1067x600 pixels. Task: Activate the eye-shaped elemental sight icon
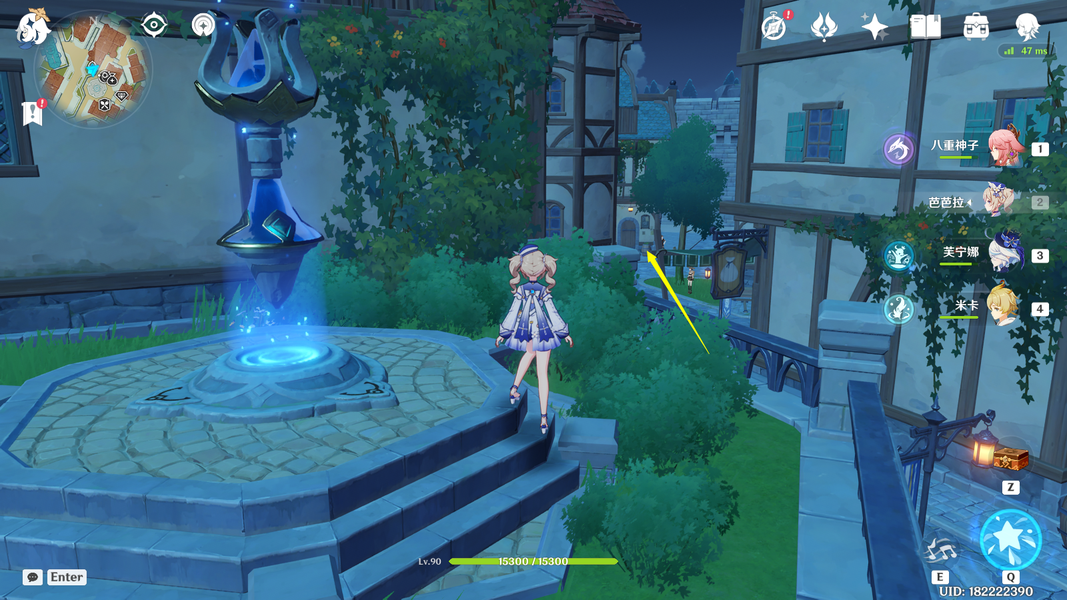point(154,24)
